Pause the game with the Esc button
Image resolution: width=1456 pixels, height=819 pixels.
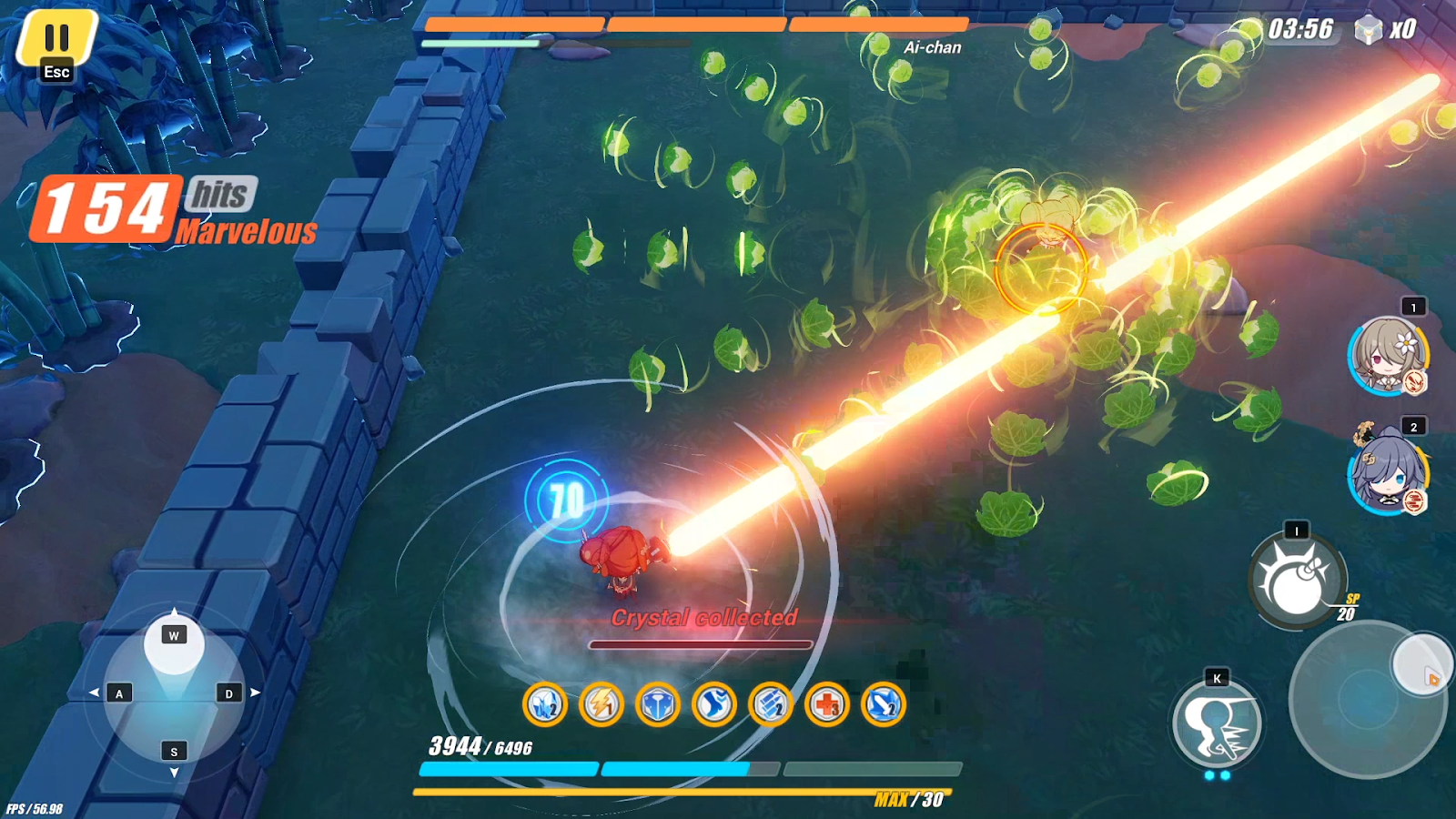coord(56,45)
